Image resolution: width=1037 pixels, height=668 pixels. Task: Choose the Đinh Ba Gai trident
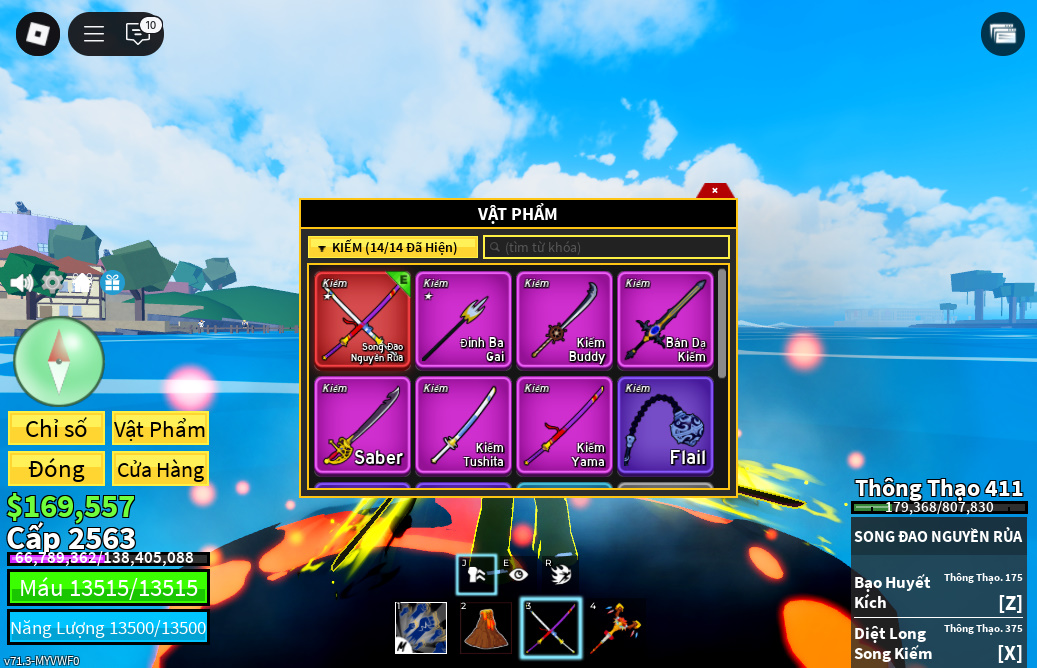[x=464, y=320]
